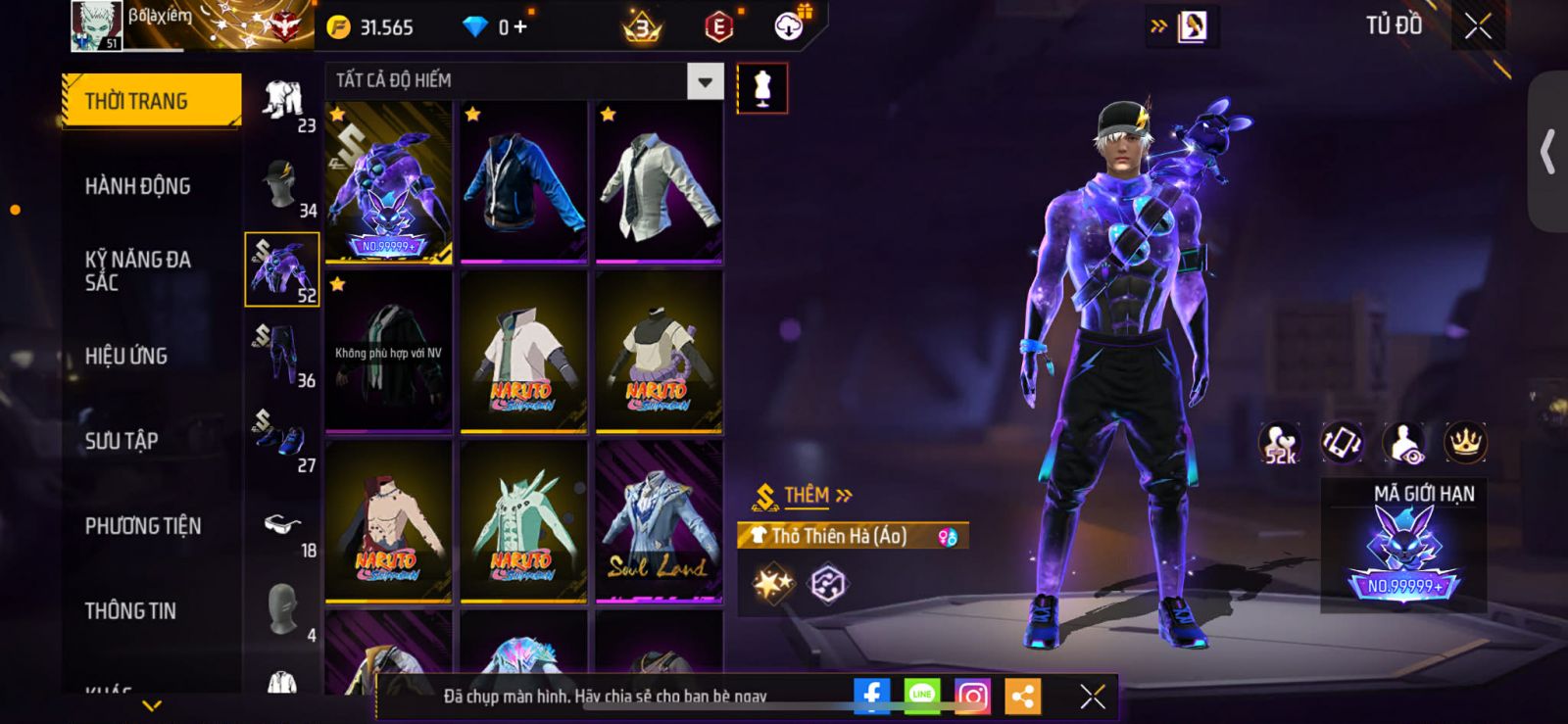Open the sunglasses accessory category
Screen dimensions: 1568x724
[x=283, y=528]
